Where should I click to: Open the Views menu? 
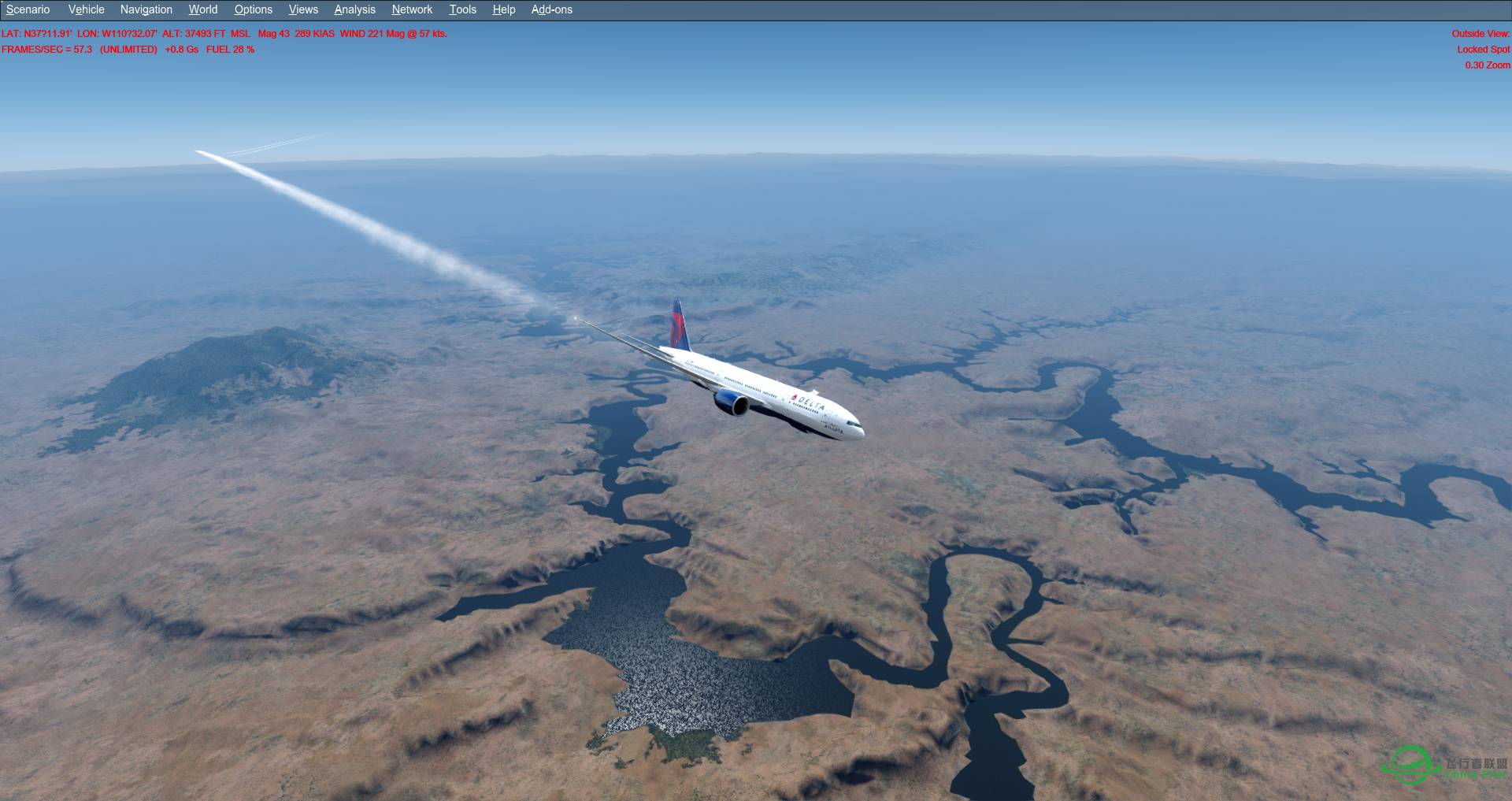302,9
